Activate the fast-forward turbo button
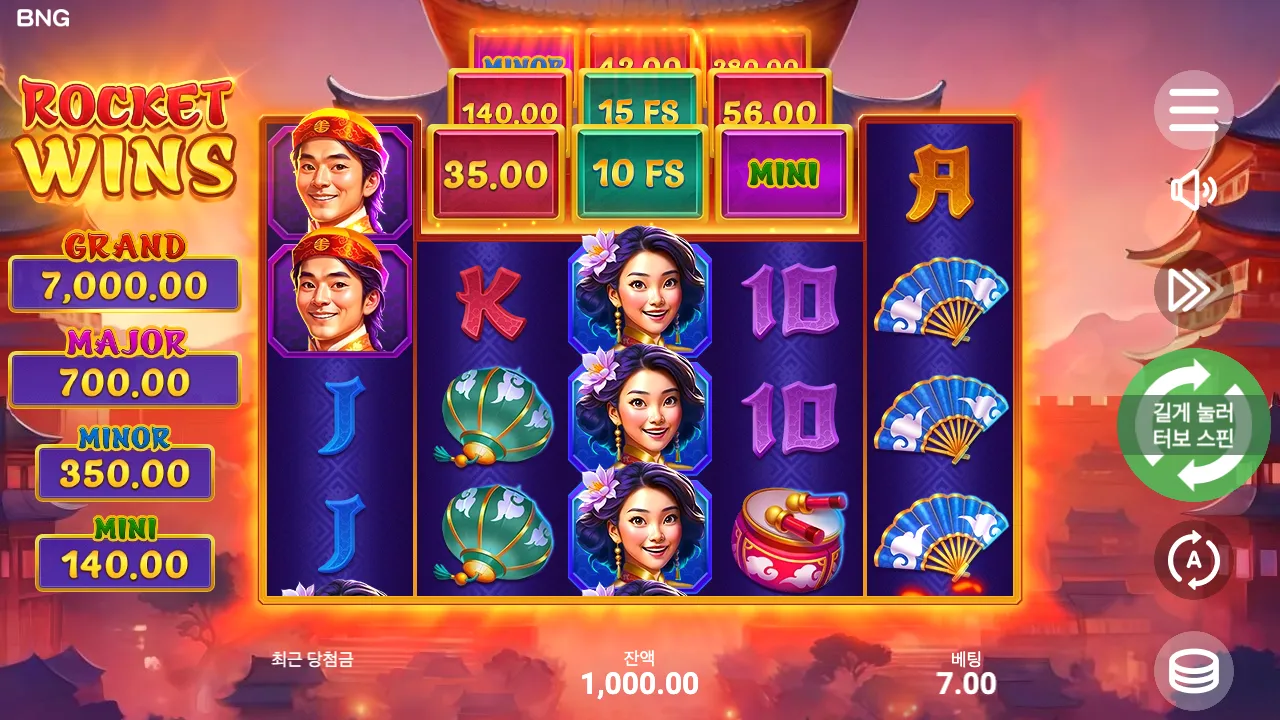 [1193, 290]
